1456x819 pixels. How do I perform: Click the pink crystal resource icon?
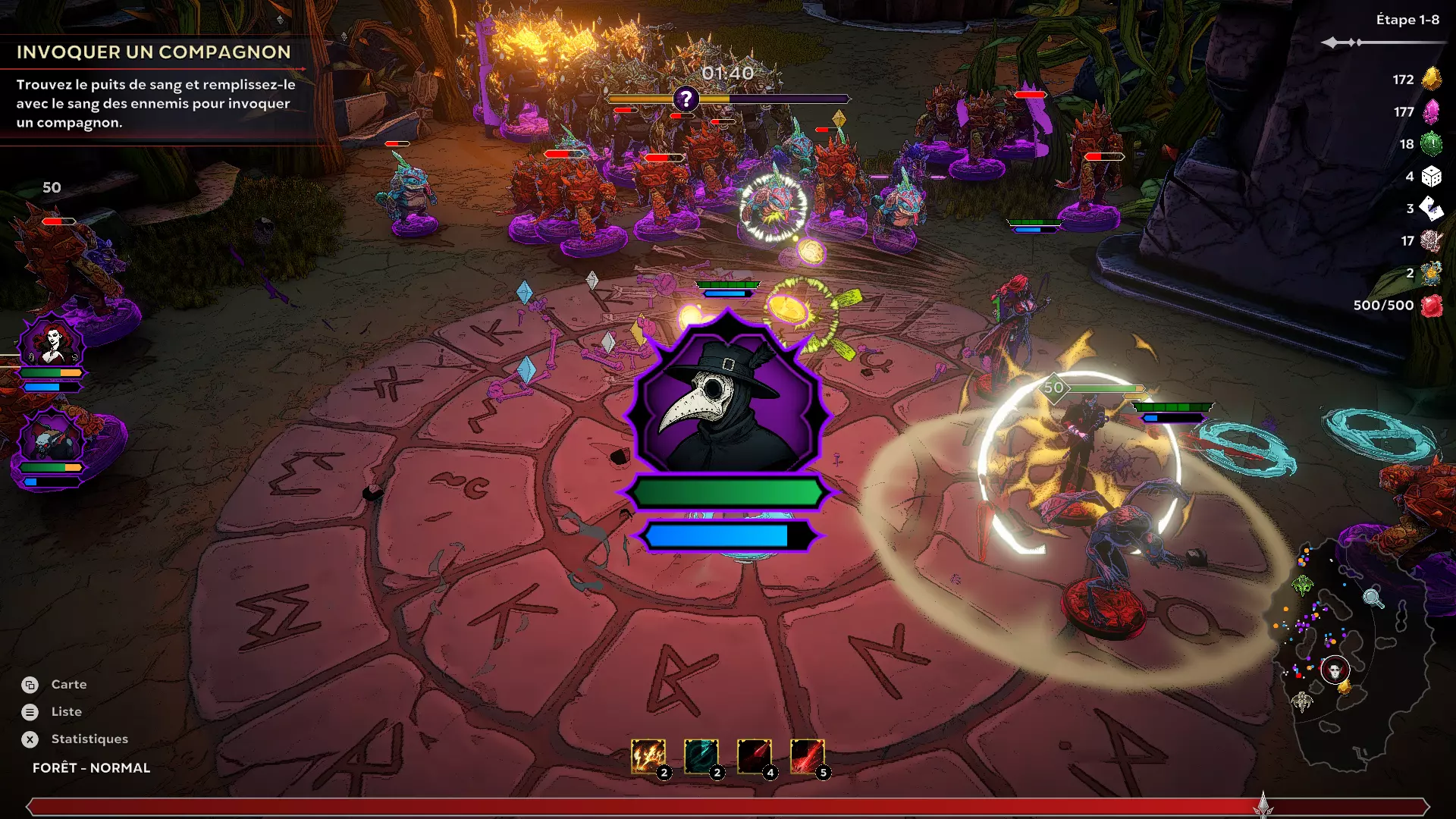1431,111
